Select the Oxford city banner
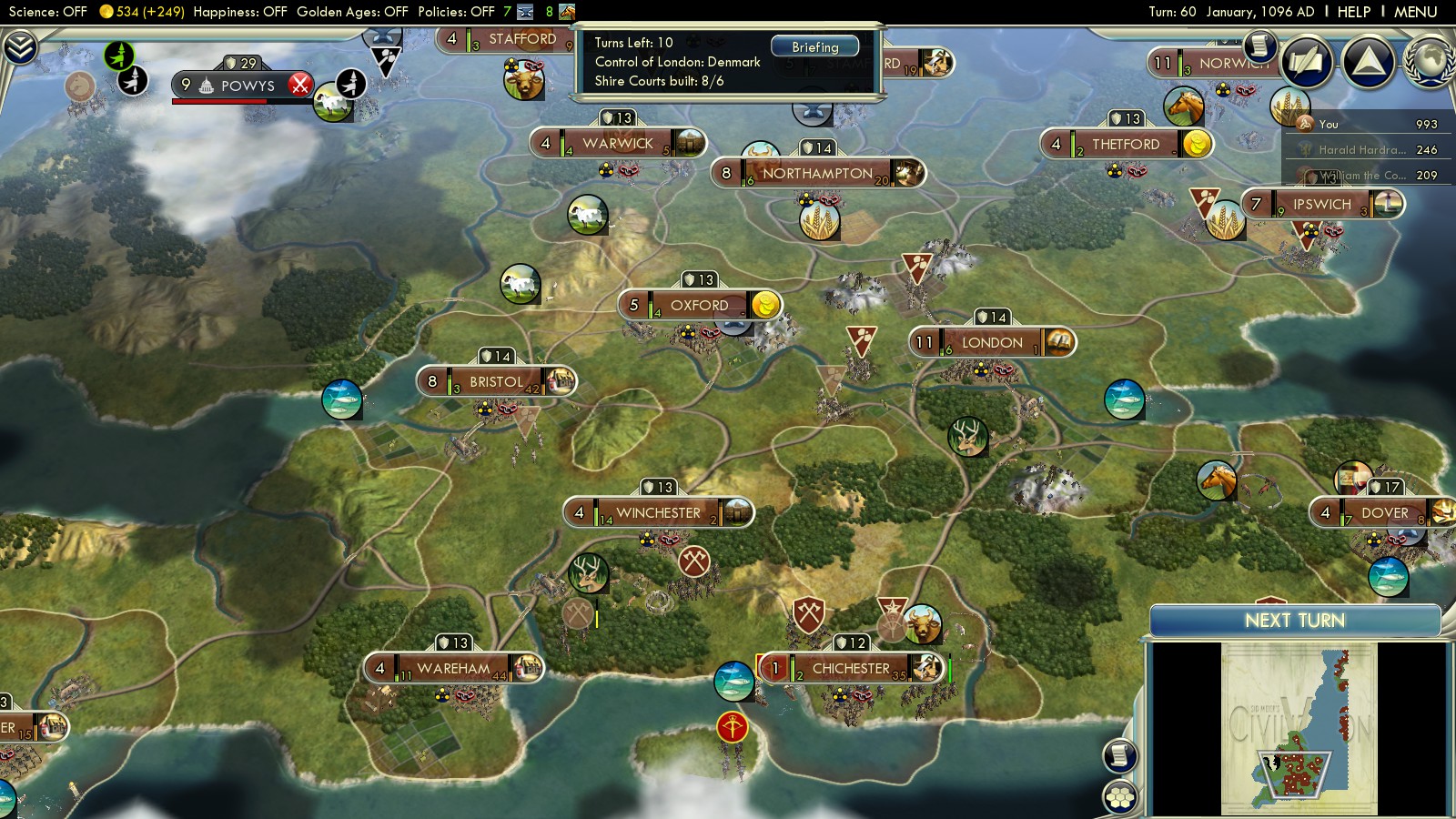The width and height of the screenshot is (1456, 819). pyautogui.click(x=699, y=306)
